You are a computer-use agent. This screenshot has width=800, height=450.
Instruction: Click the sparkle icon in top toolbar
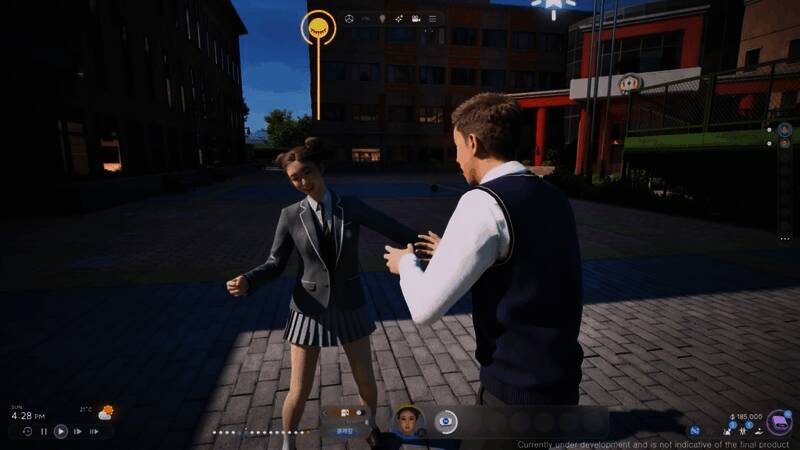[x=398, y=18]
